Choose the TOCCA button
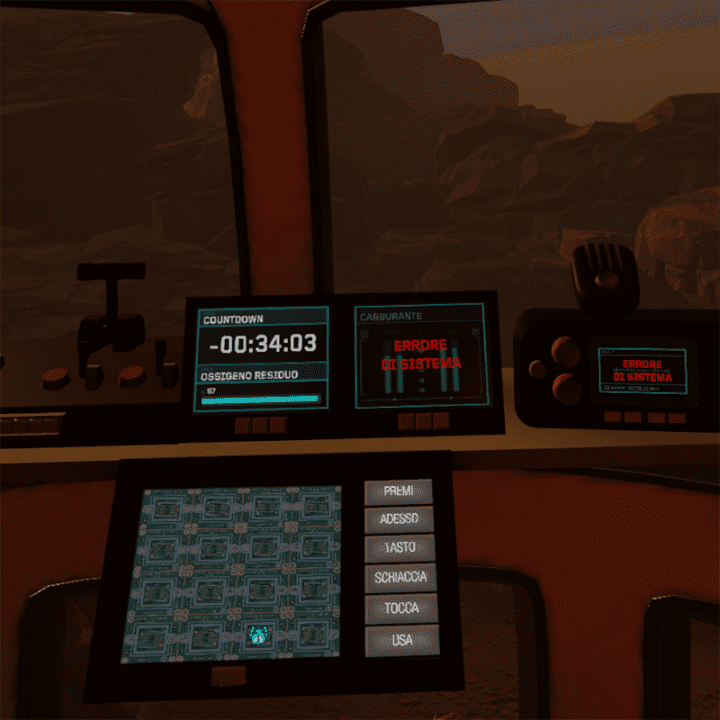Screen dimensions: 720x720 [x=401, y=608]
